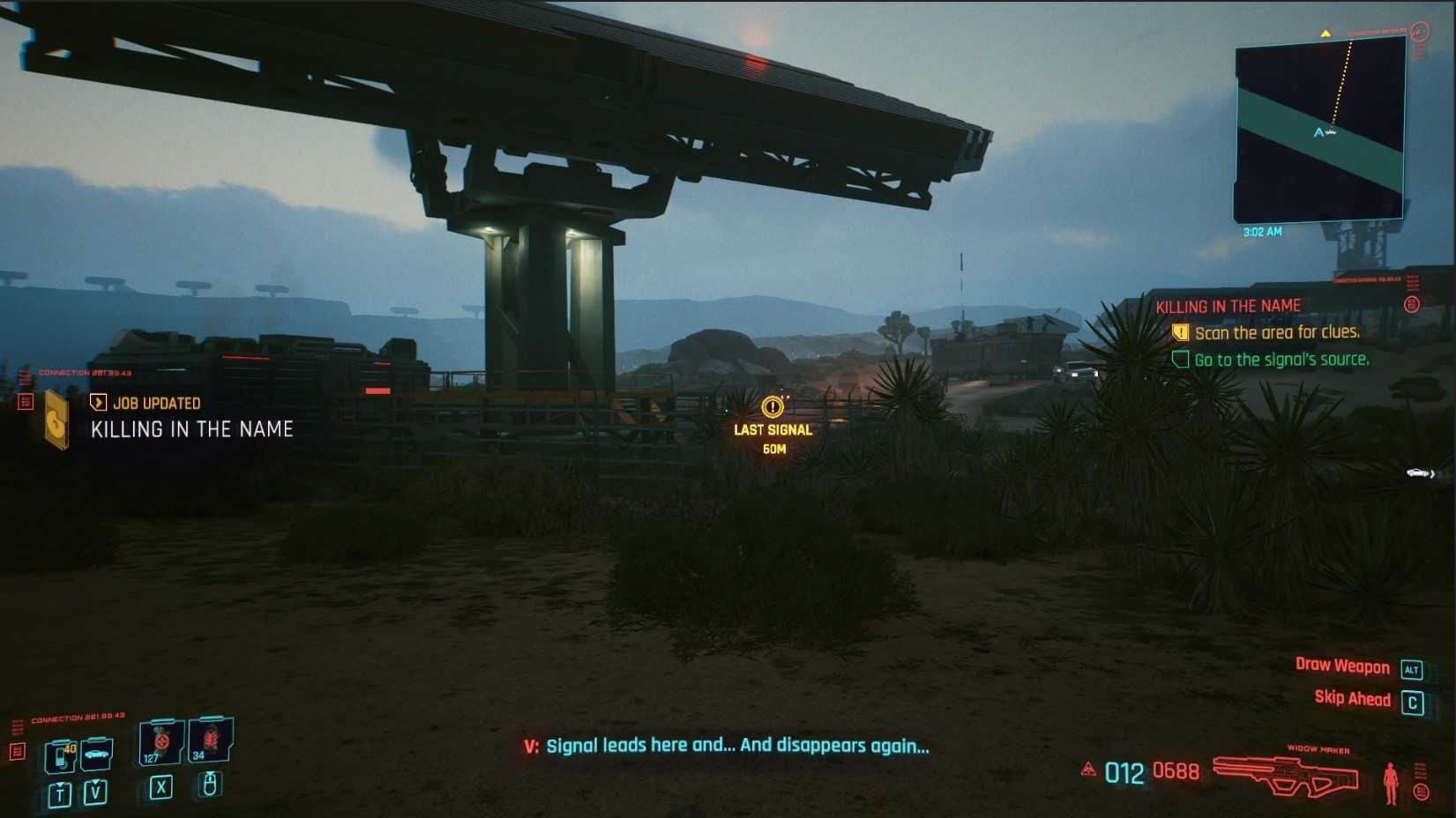Click the Skip Ahead prompt label
Image resolution: width=1456 pixels, height=818 pixels.
pyautogui.click(x=1352, y=698)
